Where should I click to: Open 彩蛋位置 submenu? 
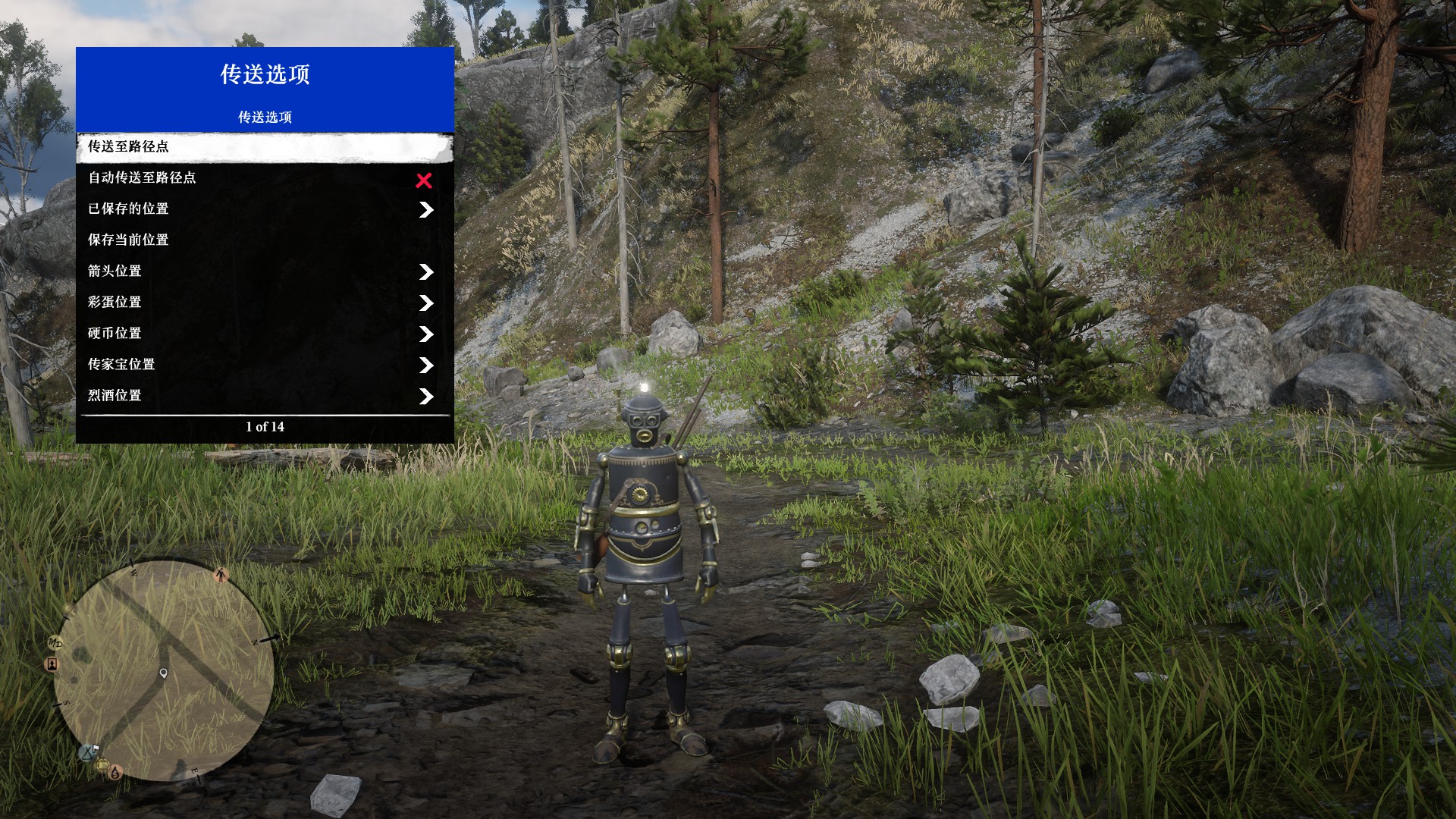point(265,303)
